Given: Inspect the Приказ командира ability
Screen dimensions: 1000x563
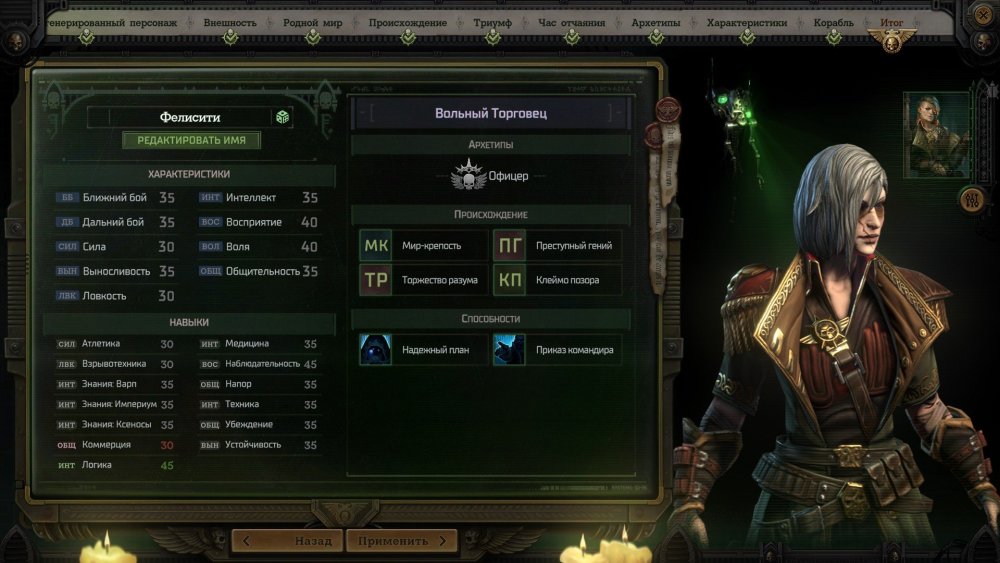Looking at the screenshot, I should tap(557, 350).
